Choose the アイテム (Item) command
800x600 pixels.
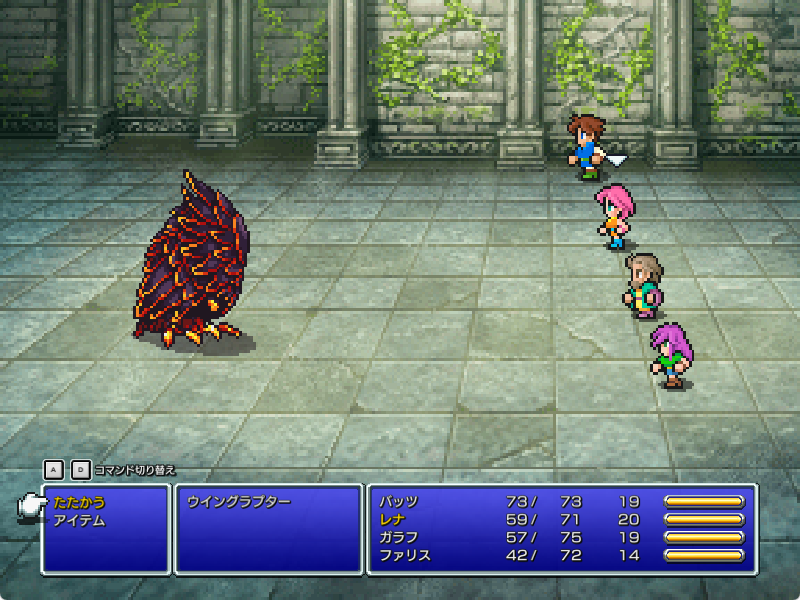pos(79,520)
